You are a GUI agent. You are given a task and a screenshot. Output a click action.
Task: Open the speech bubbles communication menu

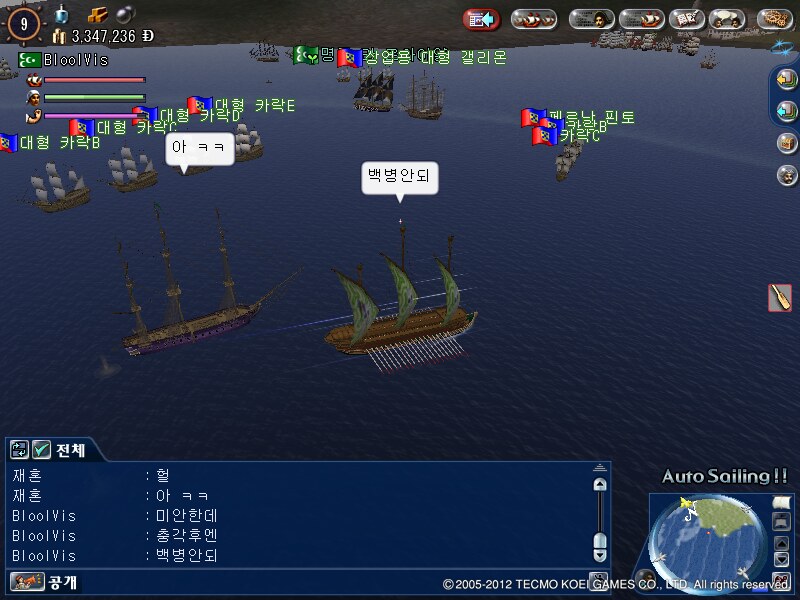coord(730,19)
